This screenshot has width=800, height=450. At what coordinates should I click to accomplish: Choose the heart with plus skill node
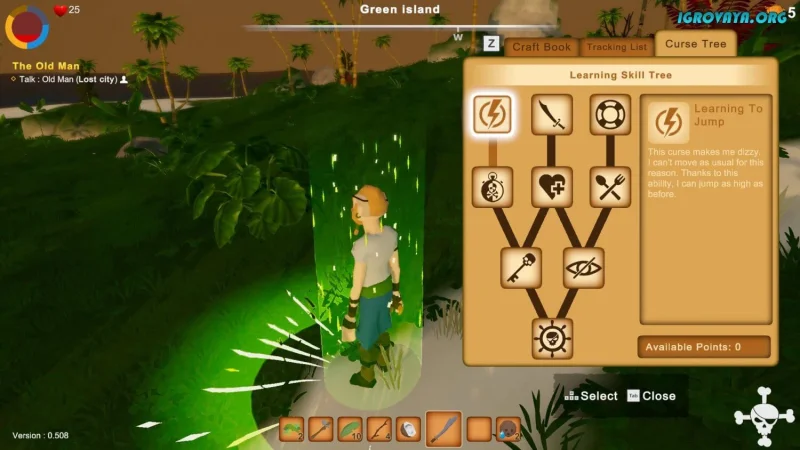tap(551, 187)
